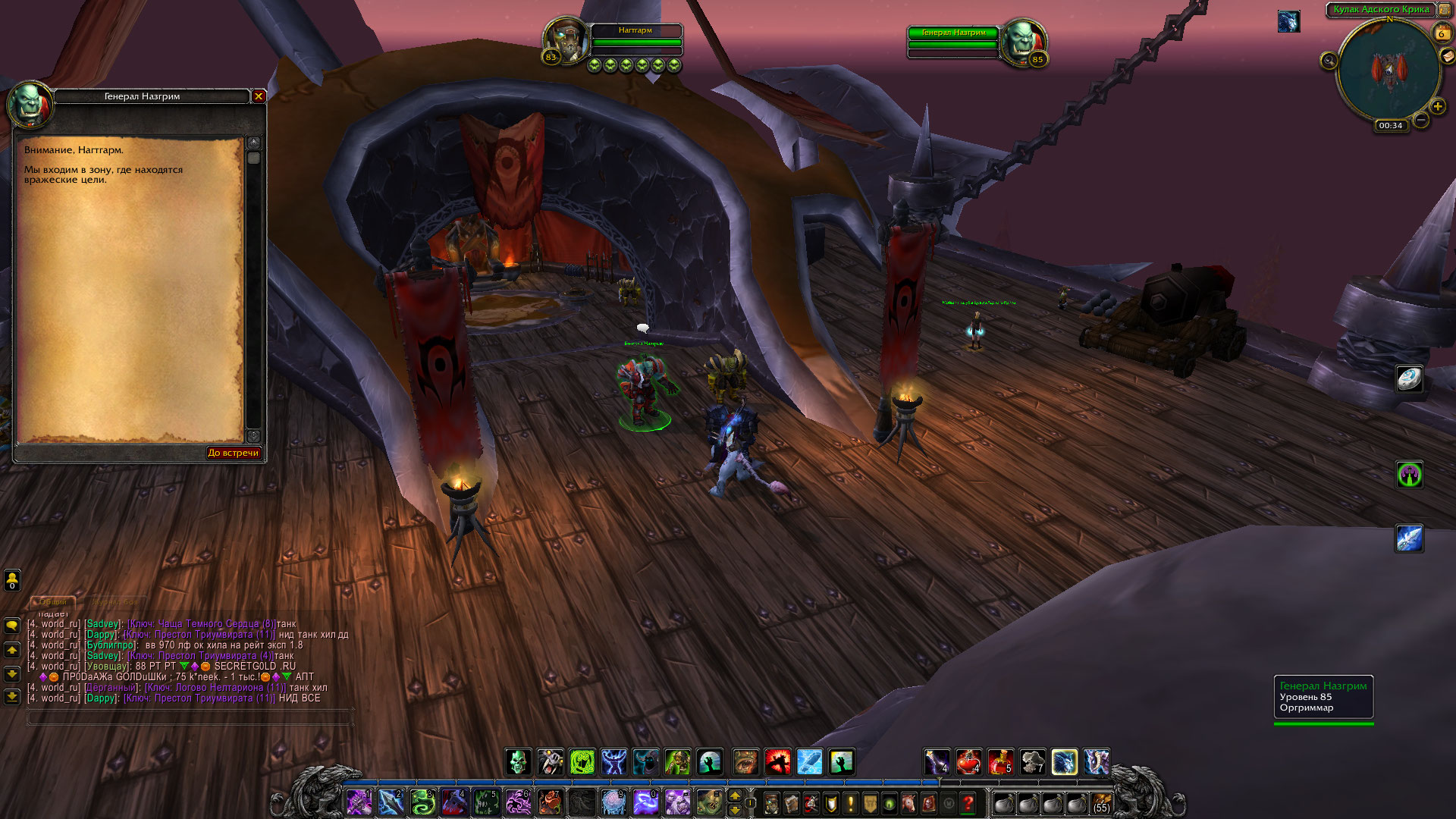Screen dimensions: 1456x819
Task: Jump chat to bottom with underlined arrow
Action: [12, 696]
